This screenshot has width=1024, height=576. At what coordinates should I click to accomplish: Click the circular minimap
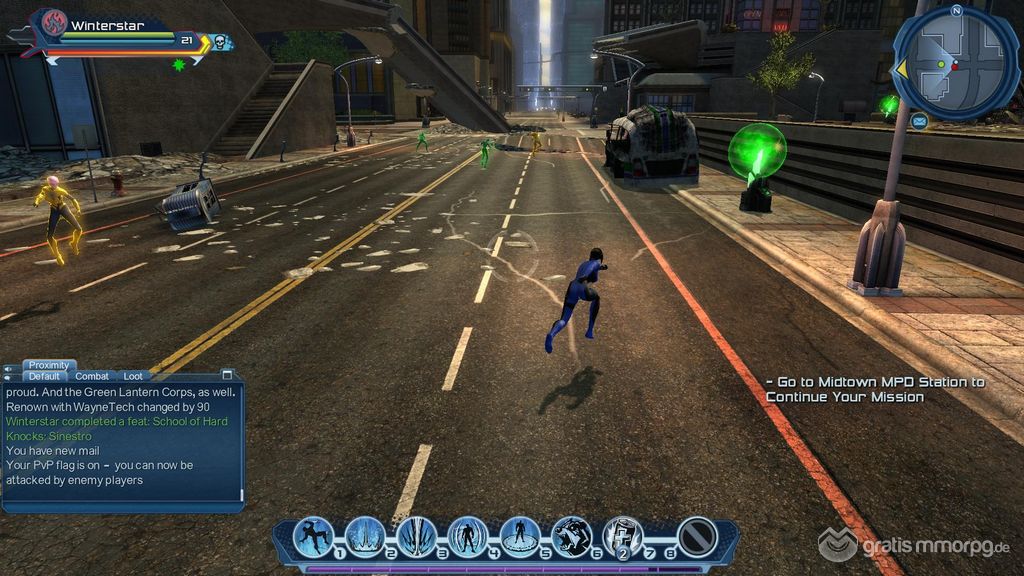(955, 63)
